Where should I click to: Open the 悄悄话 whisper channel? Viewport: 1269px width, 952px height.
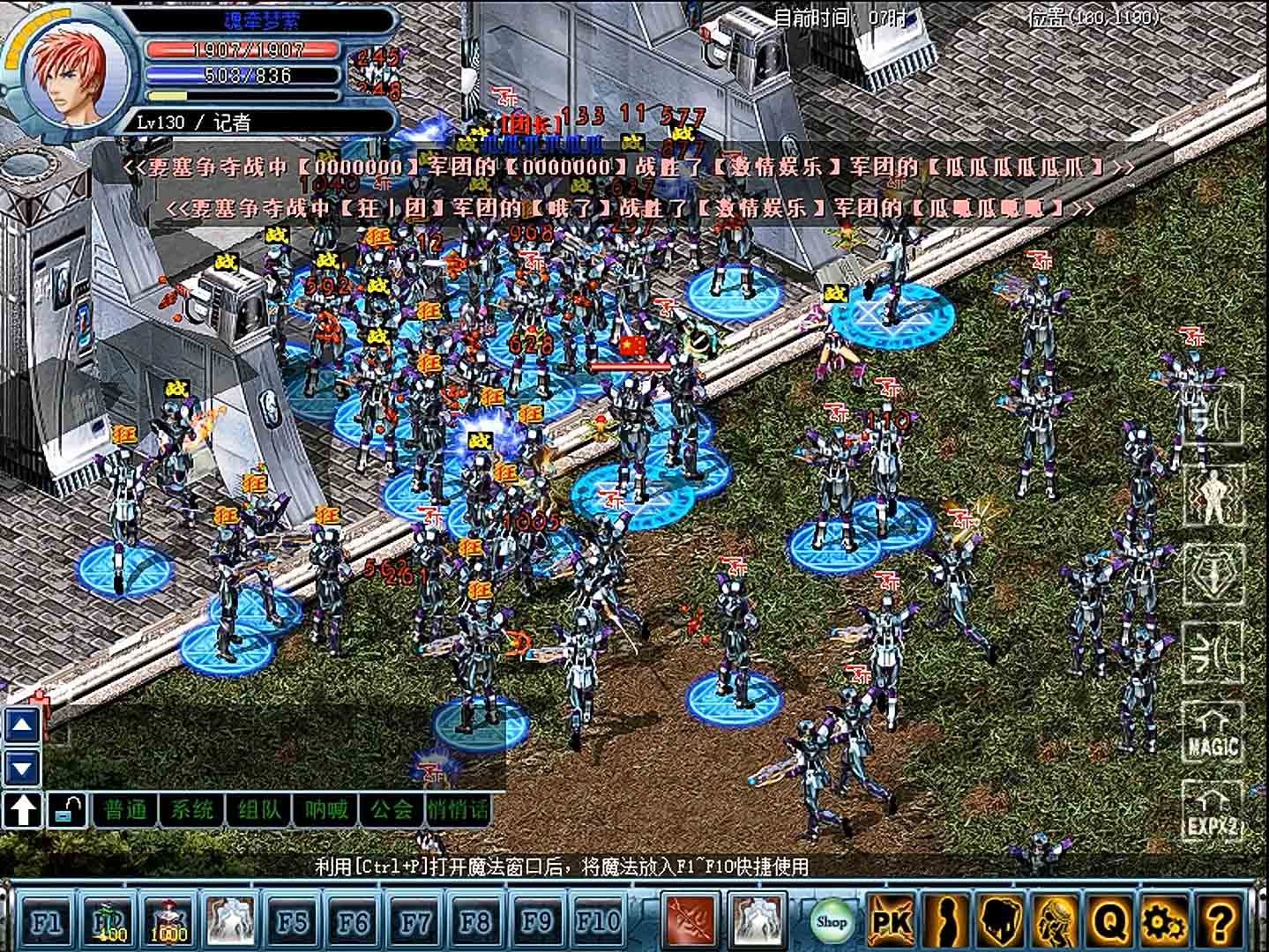[x=458, y=808]
